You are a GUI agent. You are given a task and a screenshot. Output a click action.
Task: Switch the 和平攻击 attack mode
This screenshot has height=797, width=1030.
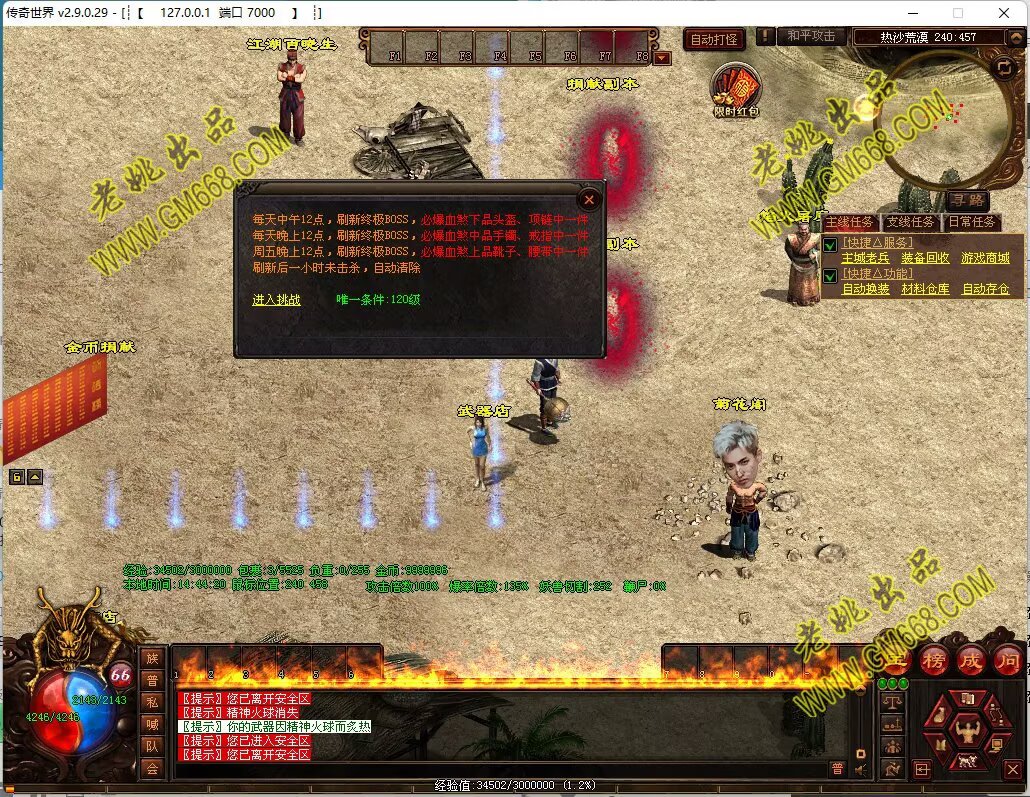click(810, 36)
